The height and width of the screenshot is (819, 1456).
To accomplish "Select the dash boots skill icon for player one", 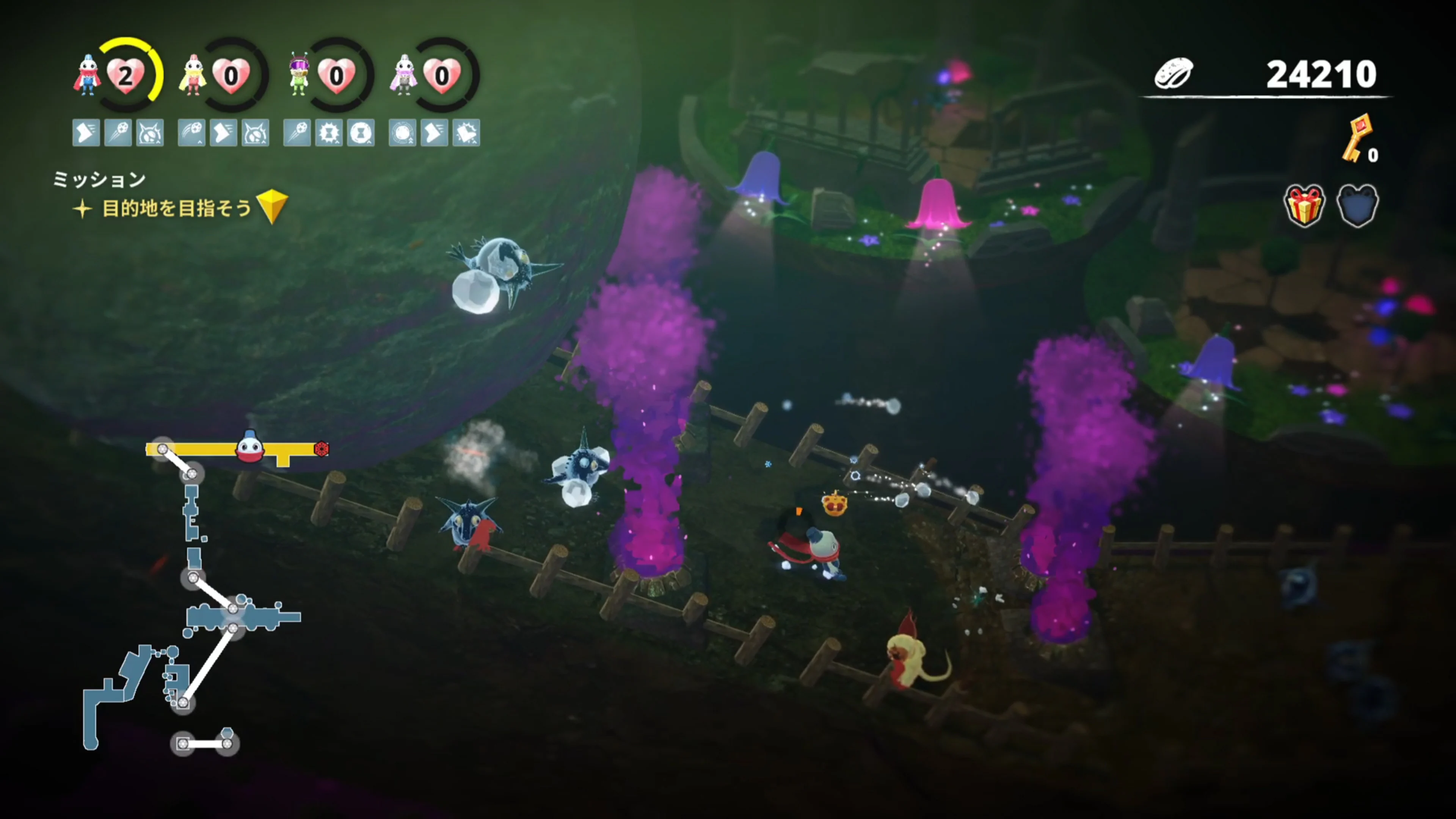I will point(86,133).
